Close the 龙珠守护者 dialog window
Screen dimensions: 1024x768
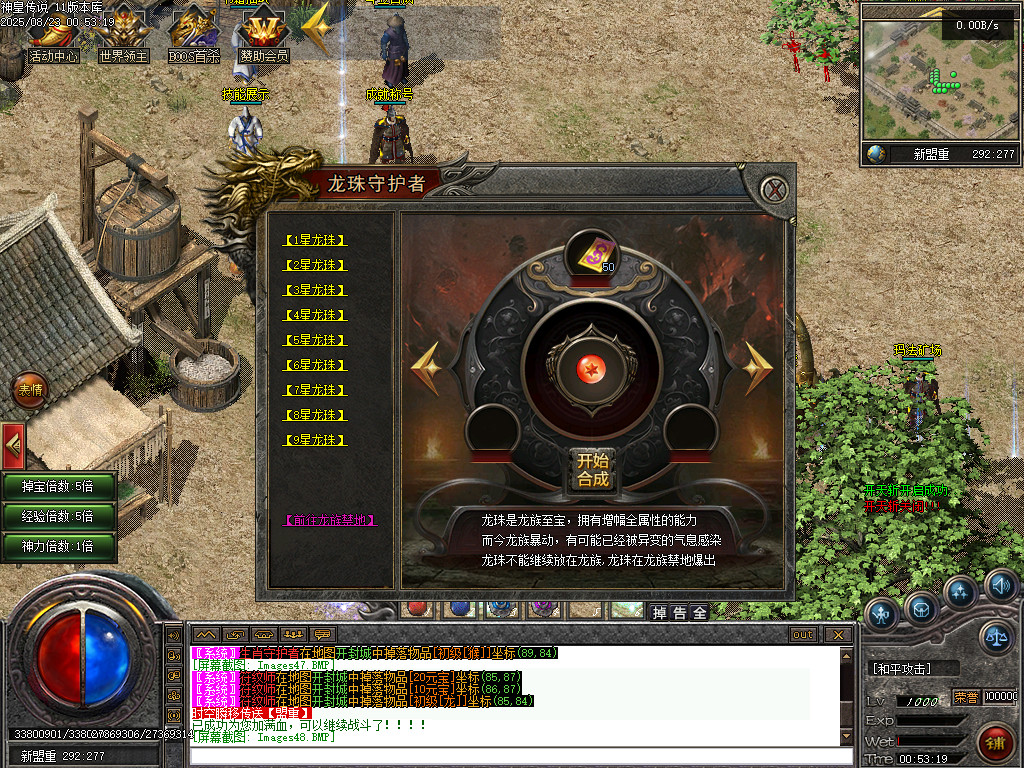(x=772, y=189)
